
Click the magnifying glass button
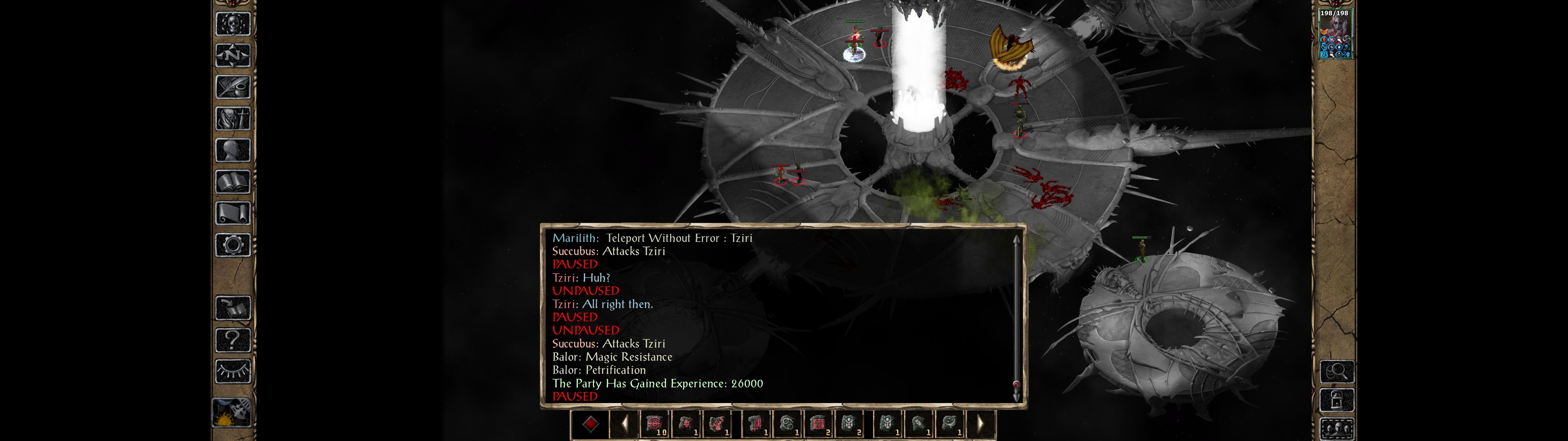click(1337, 371)
